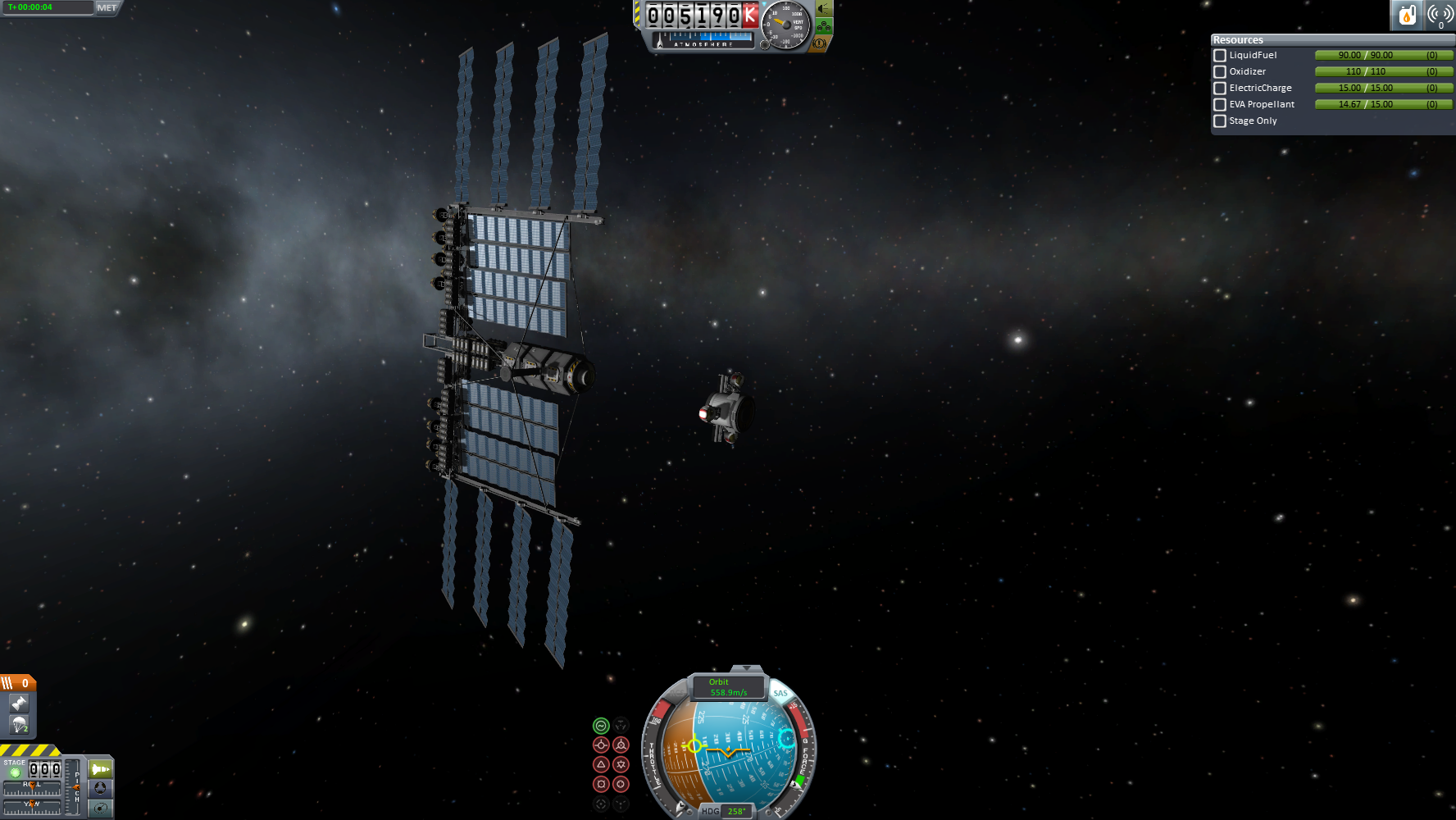Open the orbital map view button
This screenshot has height=820, width=1456.
click(x=100, y=809)
